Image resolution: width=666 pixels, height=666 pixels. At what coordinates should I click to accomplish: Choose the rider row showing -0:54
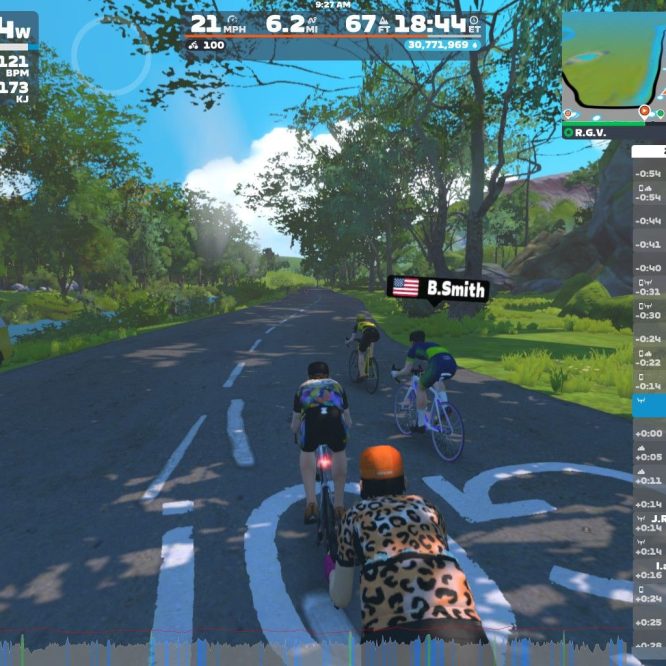[649, 174]
